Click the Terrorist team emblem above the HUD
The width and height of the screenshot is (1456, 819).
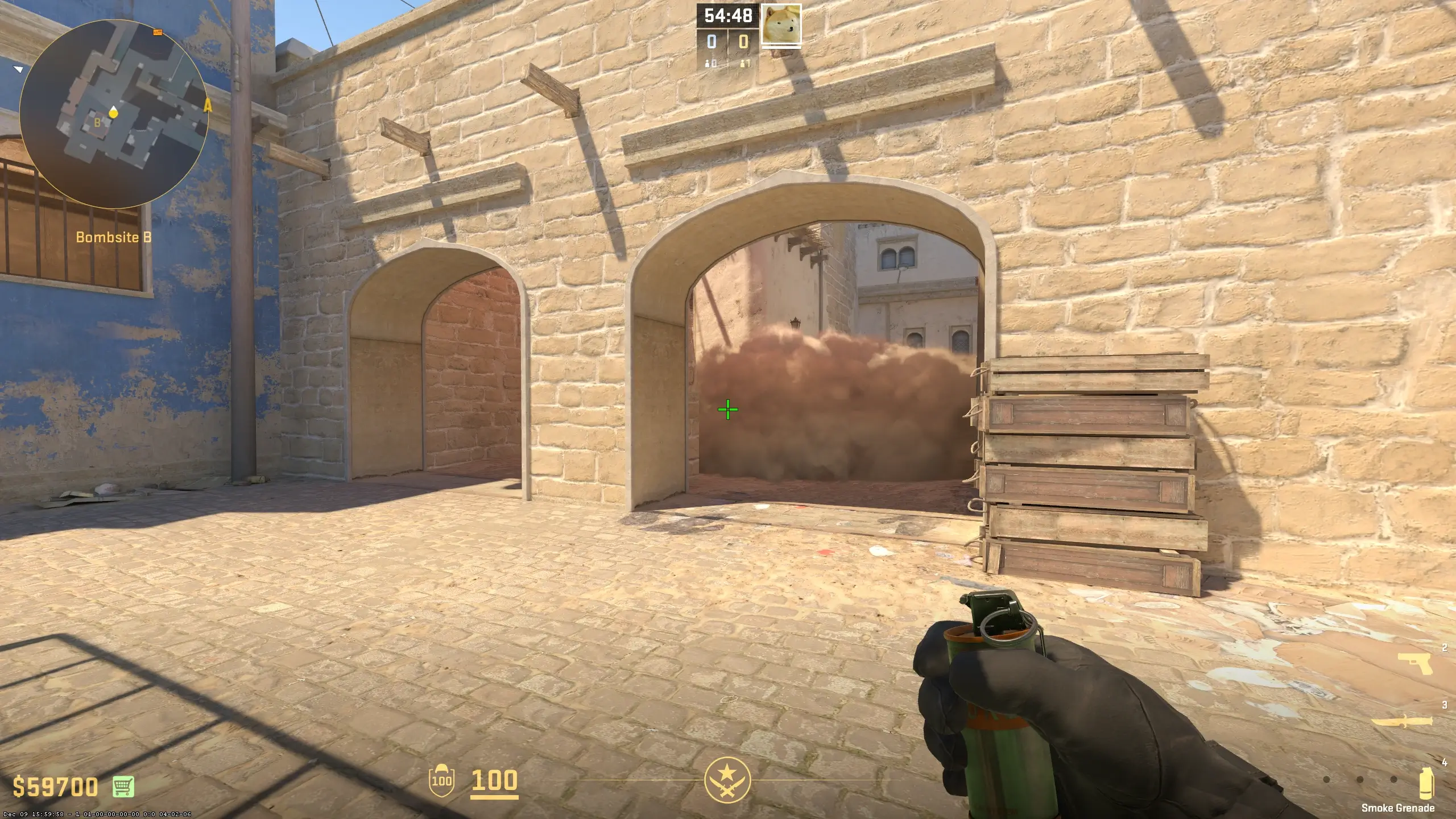728,781
